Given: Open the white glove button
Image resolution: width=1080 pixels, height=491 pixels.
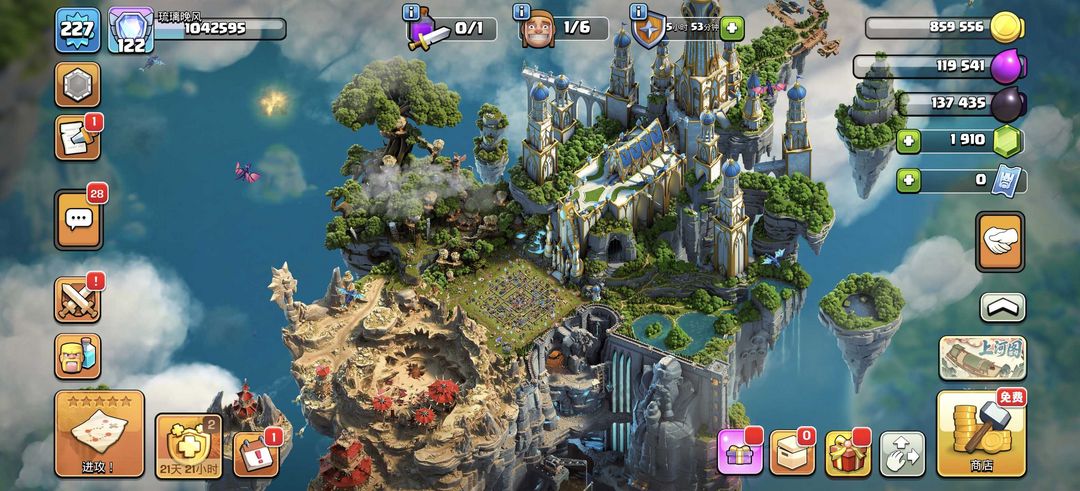Looking at the screenshot, I should [1000, 241].
